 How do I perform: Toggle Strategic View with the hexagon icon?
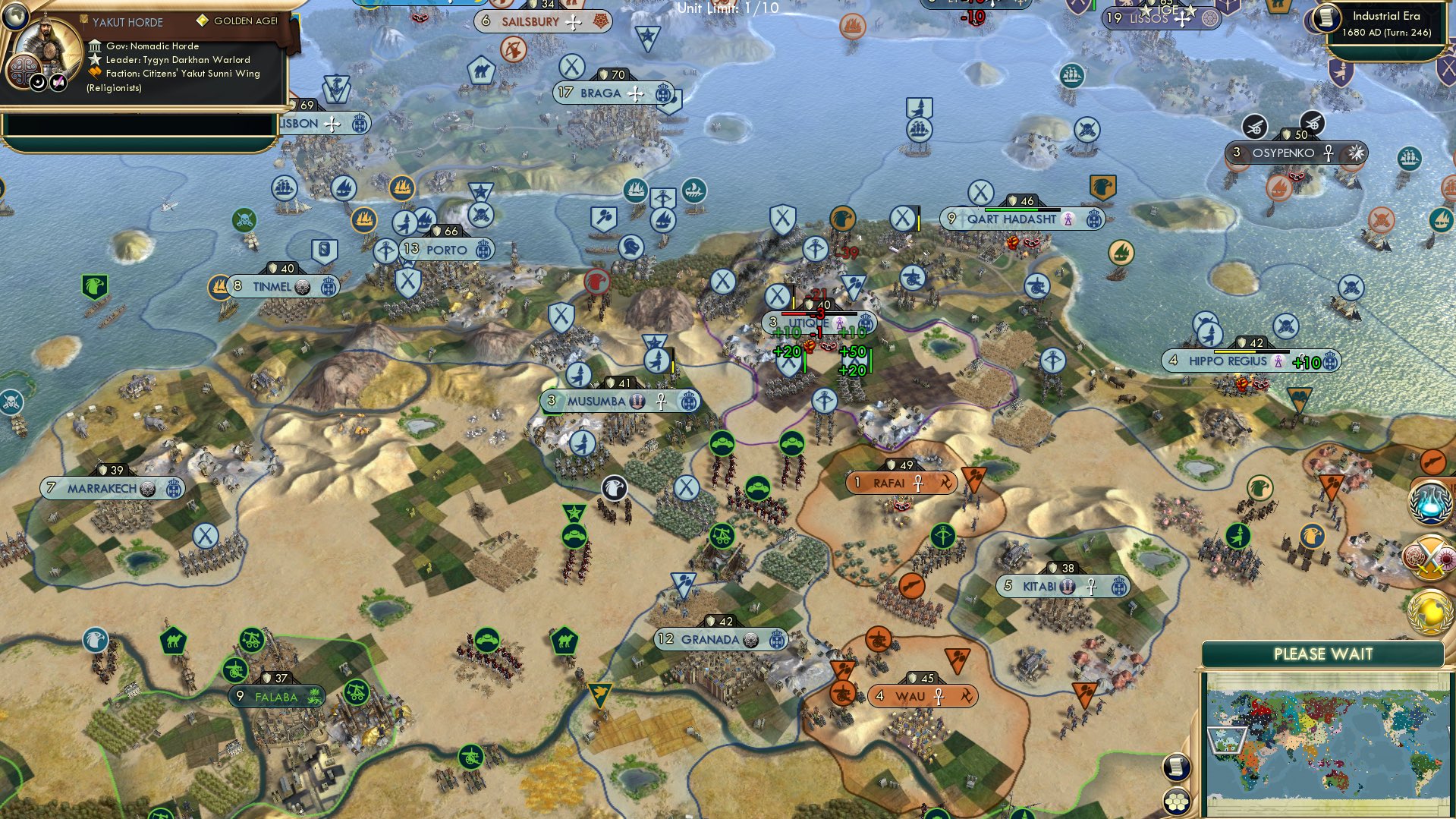tap(1175, 801)
